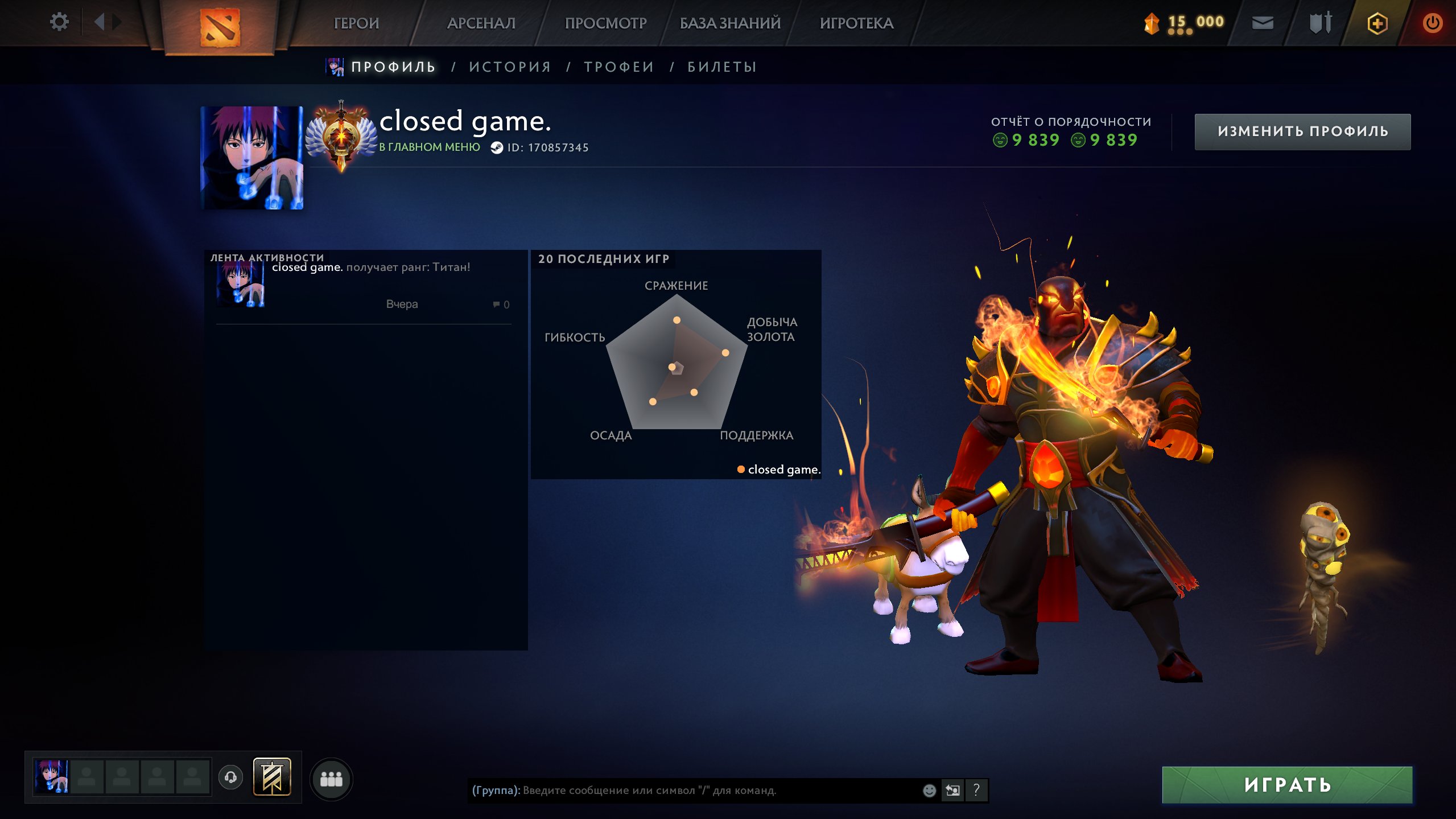Open the ПРОСМОТР menu
Screen dimensions: 1456x819
pyautogui.click(x=605, y=23)
